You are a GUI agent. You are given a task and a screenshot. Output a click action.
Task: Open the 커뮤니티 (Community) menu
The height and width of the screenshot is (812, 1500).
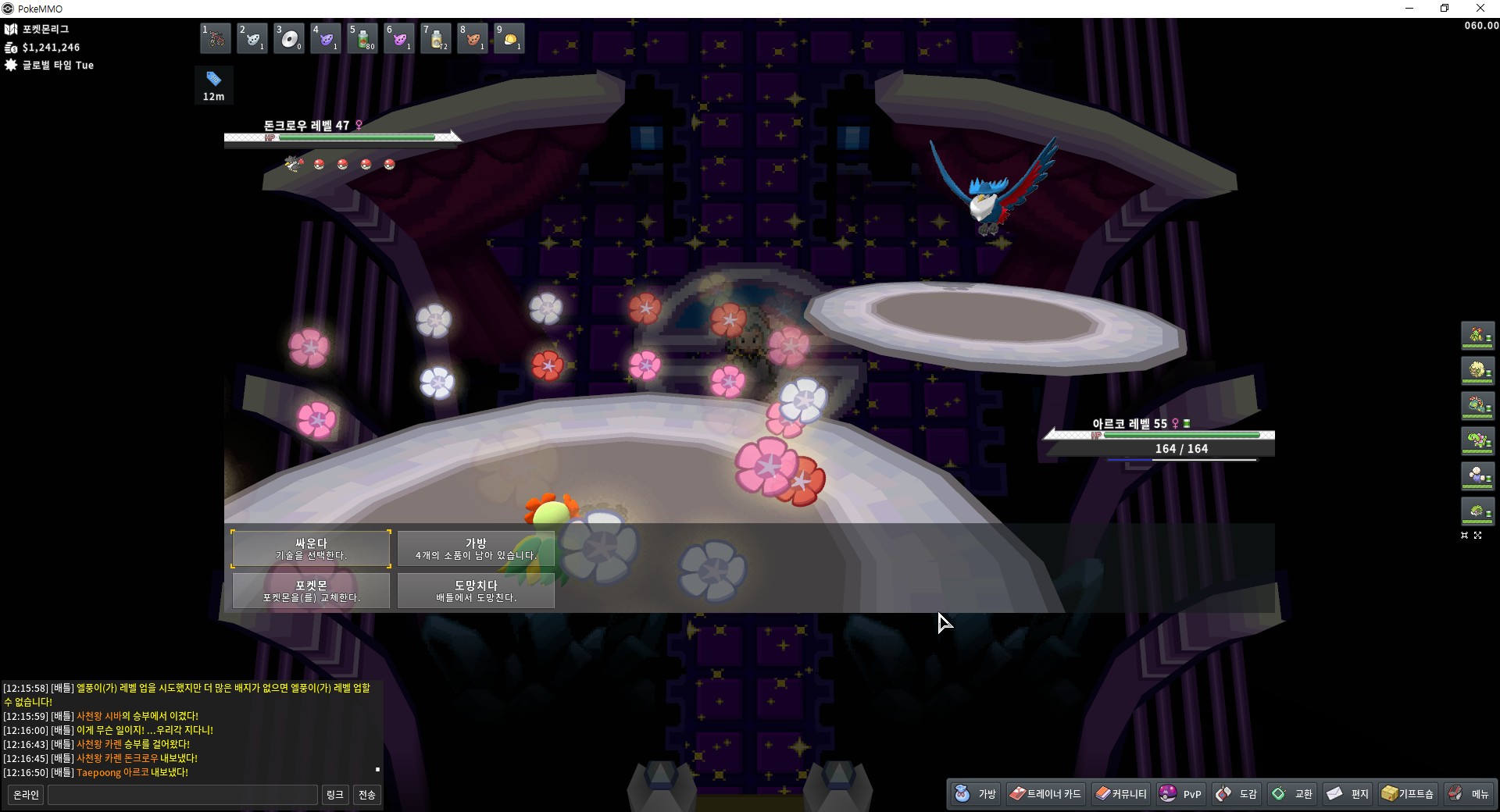(1121, 794)
